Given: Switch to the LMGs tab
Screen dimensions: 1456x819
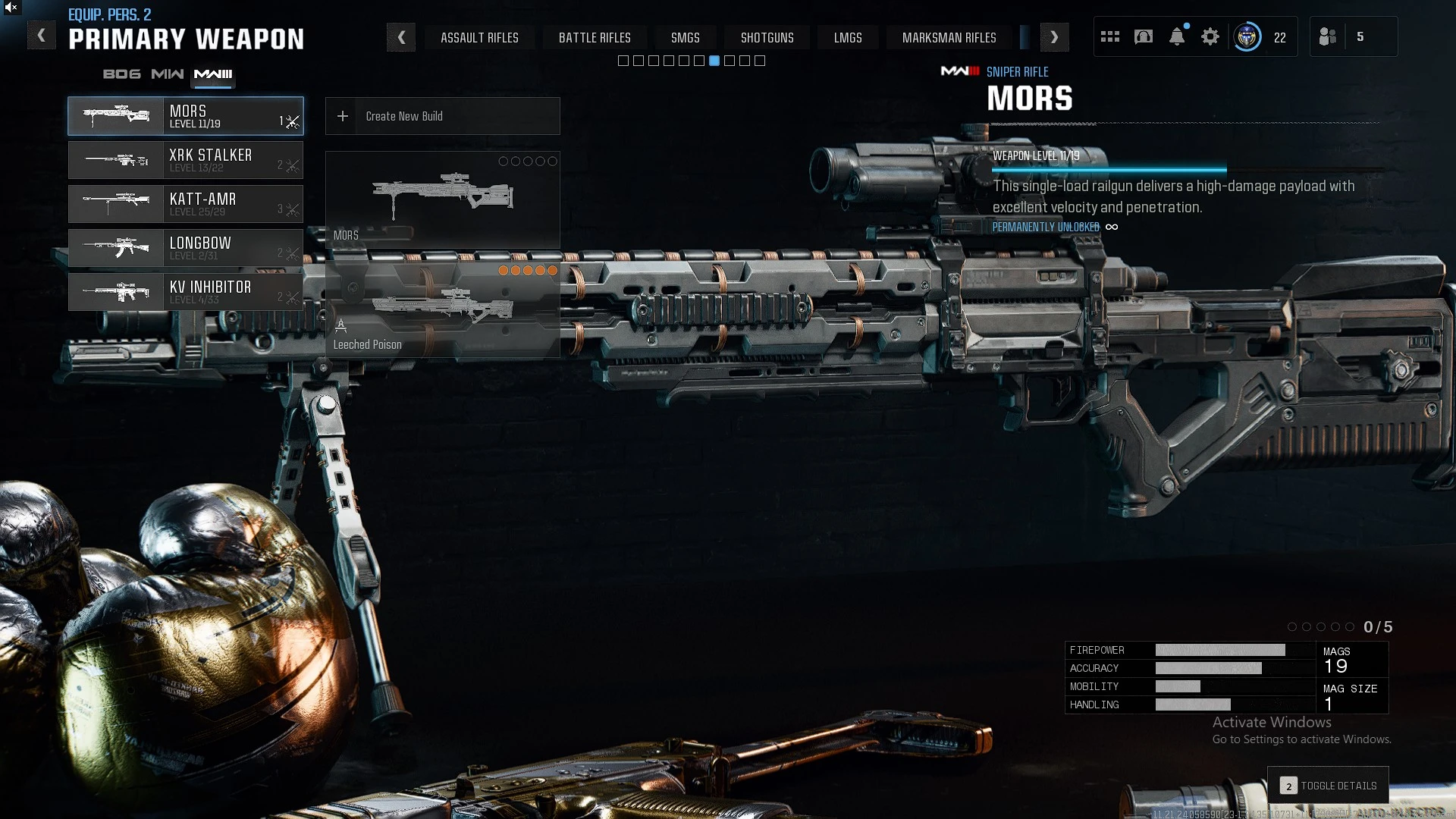Looking at the screenshot, I should pyautogui.click(x=848, y=38).
